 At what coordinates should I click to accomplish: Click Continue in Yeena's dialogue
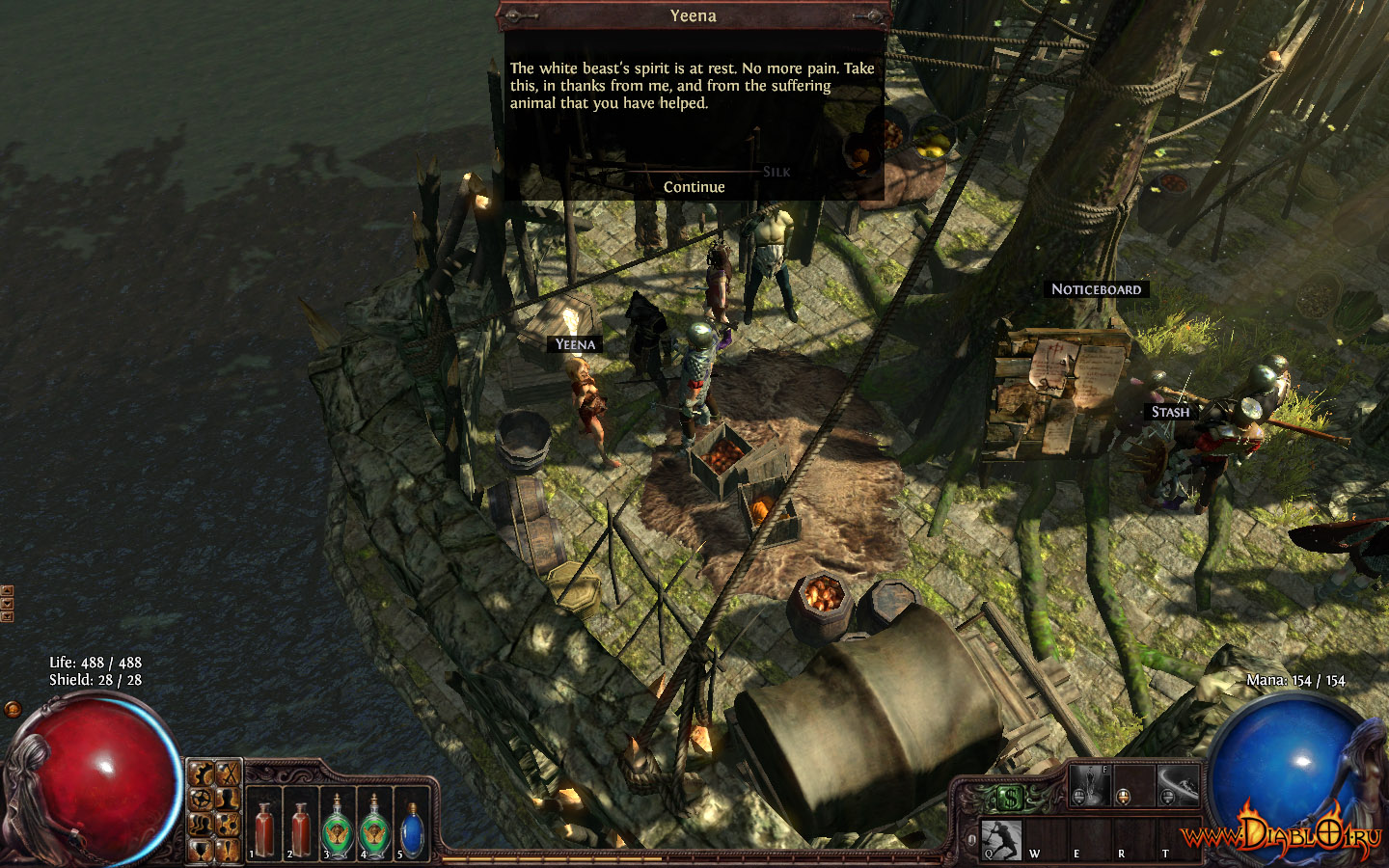click(694, 187)
